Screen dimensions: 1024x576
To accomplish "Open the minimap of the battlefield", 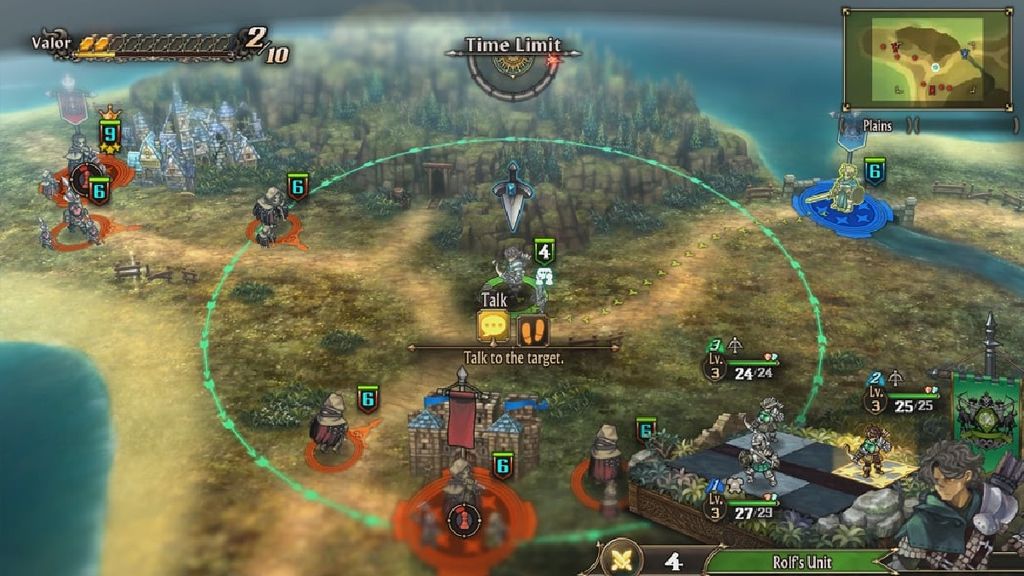I will (926, 59).
